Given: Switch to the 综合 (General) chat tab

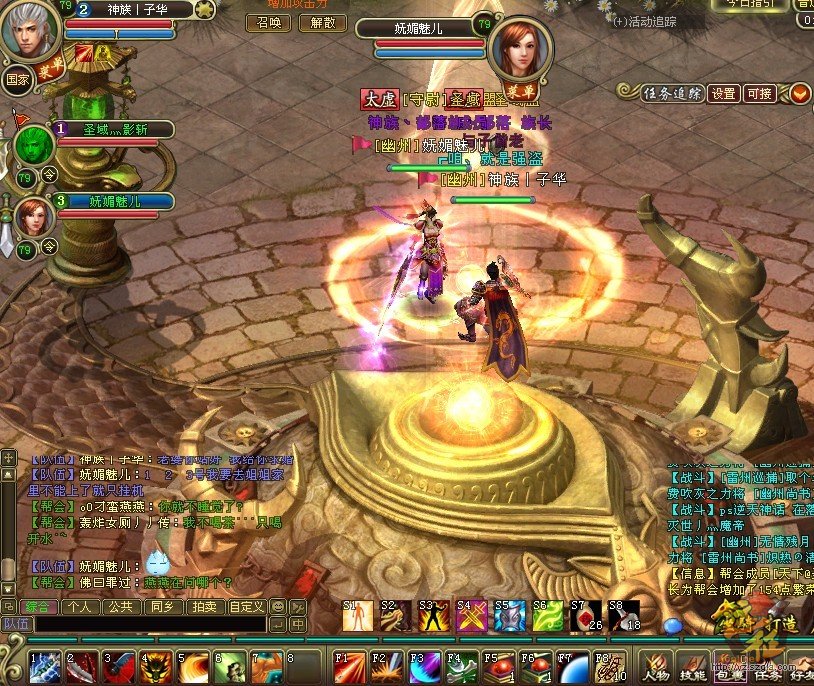Looking at the screenshot, I should [38, 606].
